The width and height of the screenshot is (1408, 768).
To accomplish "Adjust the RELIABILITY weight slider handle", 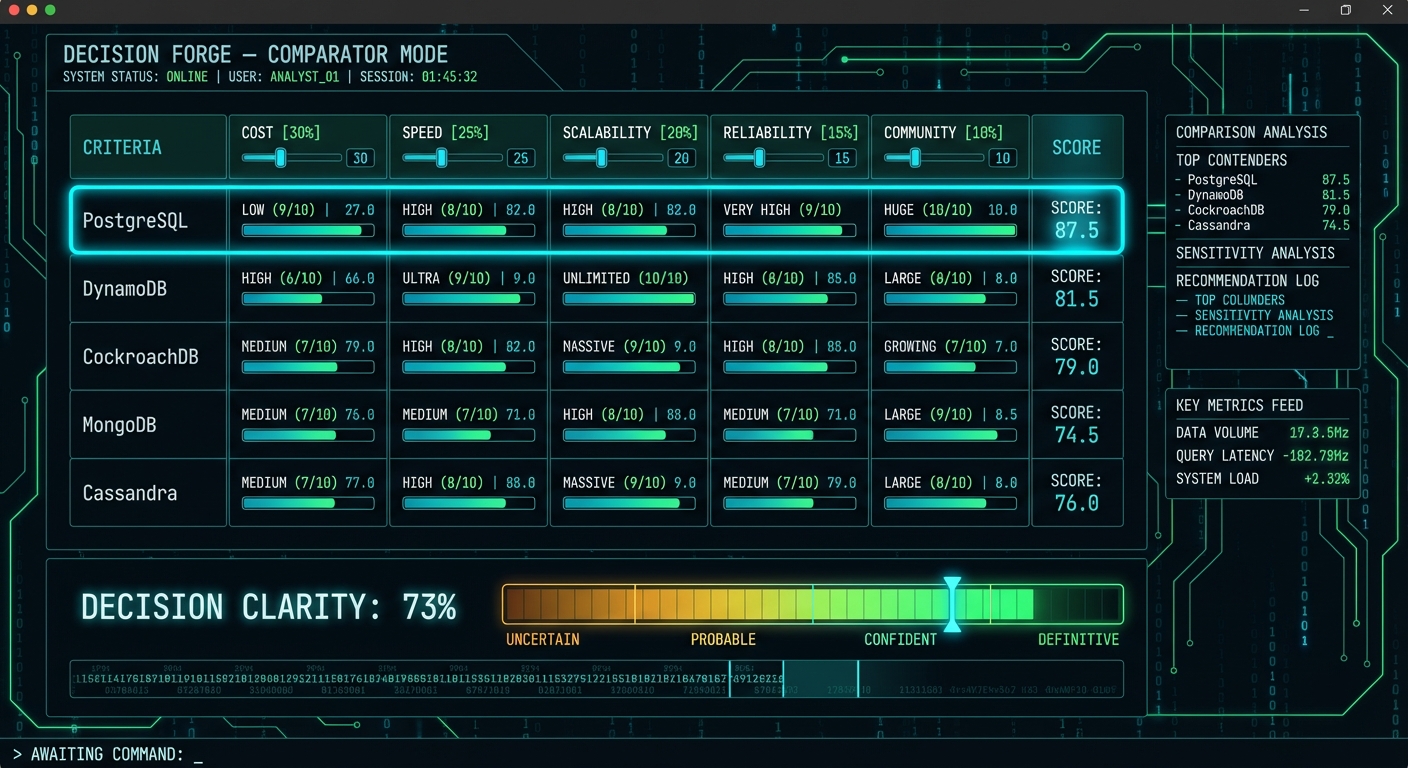I will (759, 157).
